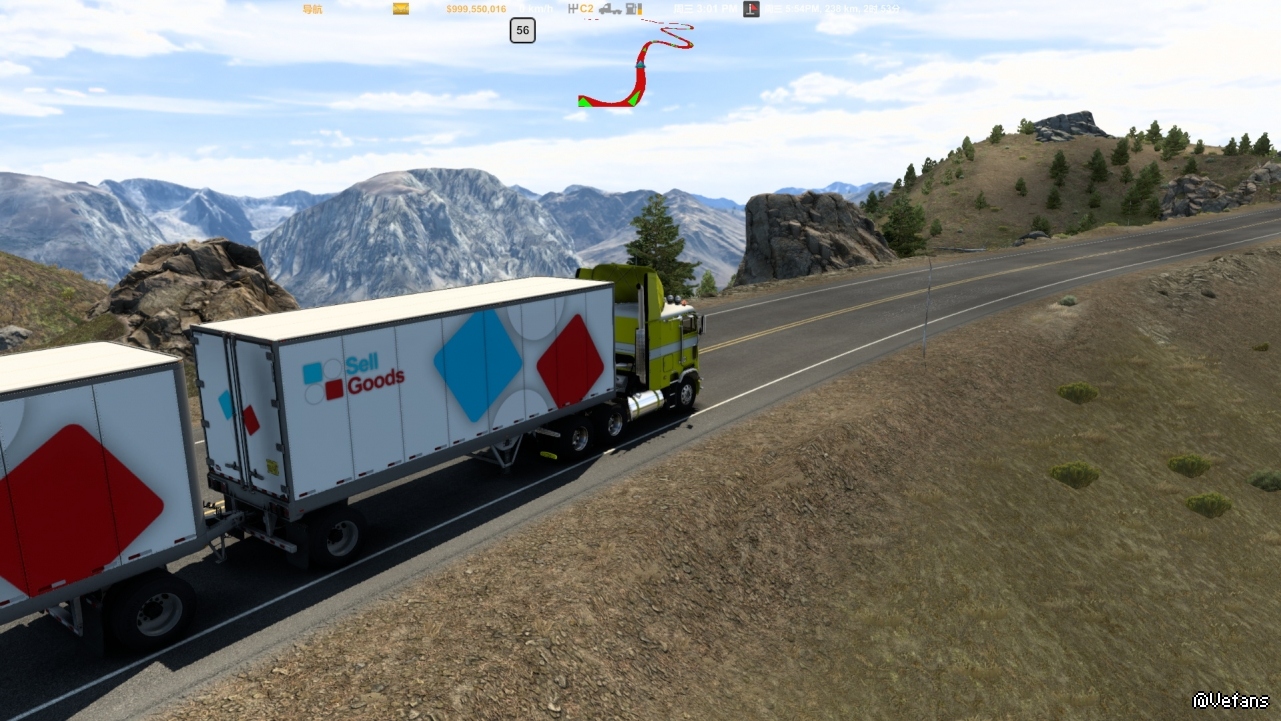
Task: Click the truck damage icon
Action: [608, 9]
